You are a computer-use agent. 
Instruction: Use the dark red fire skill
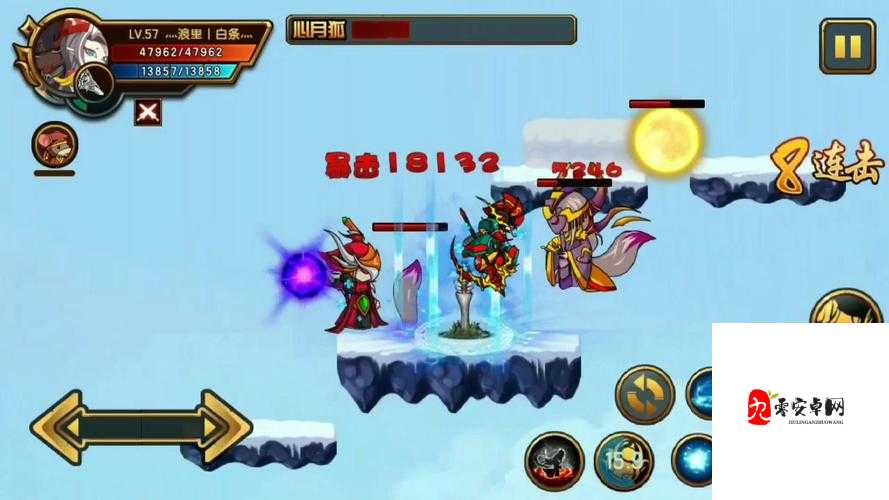tap(553, 462)
